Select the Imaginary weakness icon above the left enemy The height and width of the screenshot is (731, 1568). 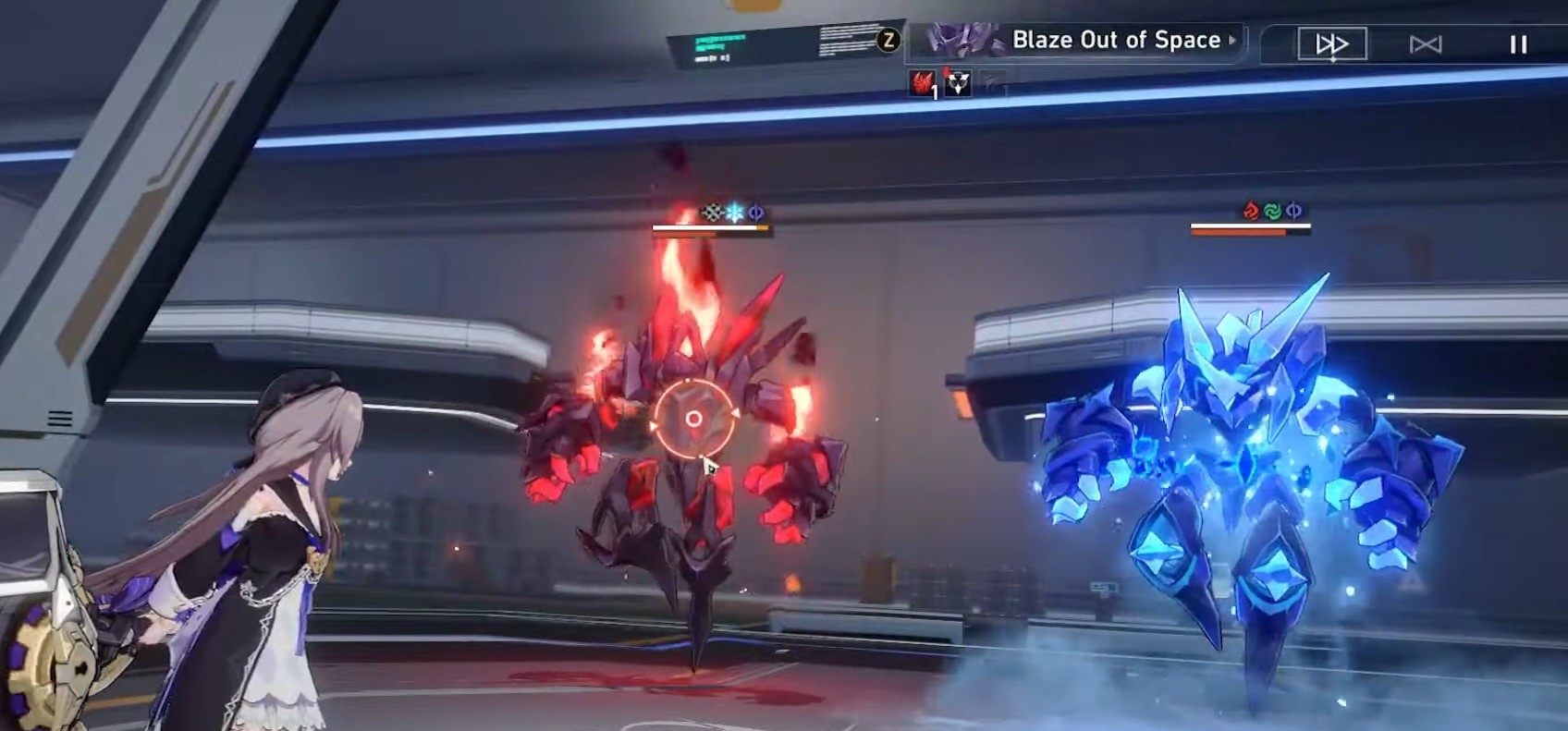coord(756,213)
